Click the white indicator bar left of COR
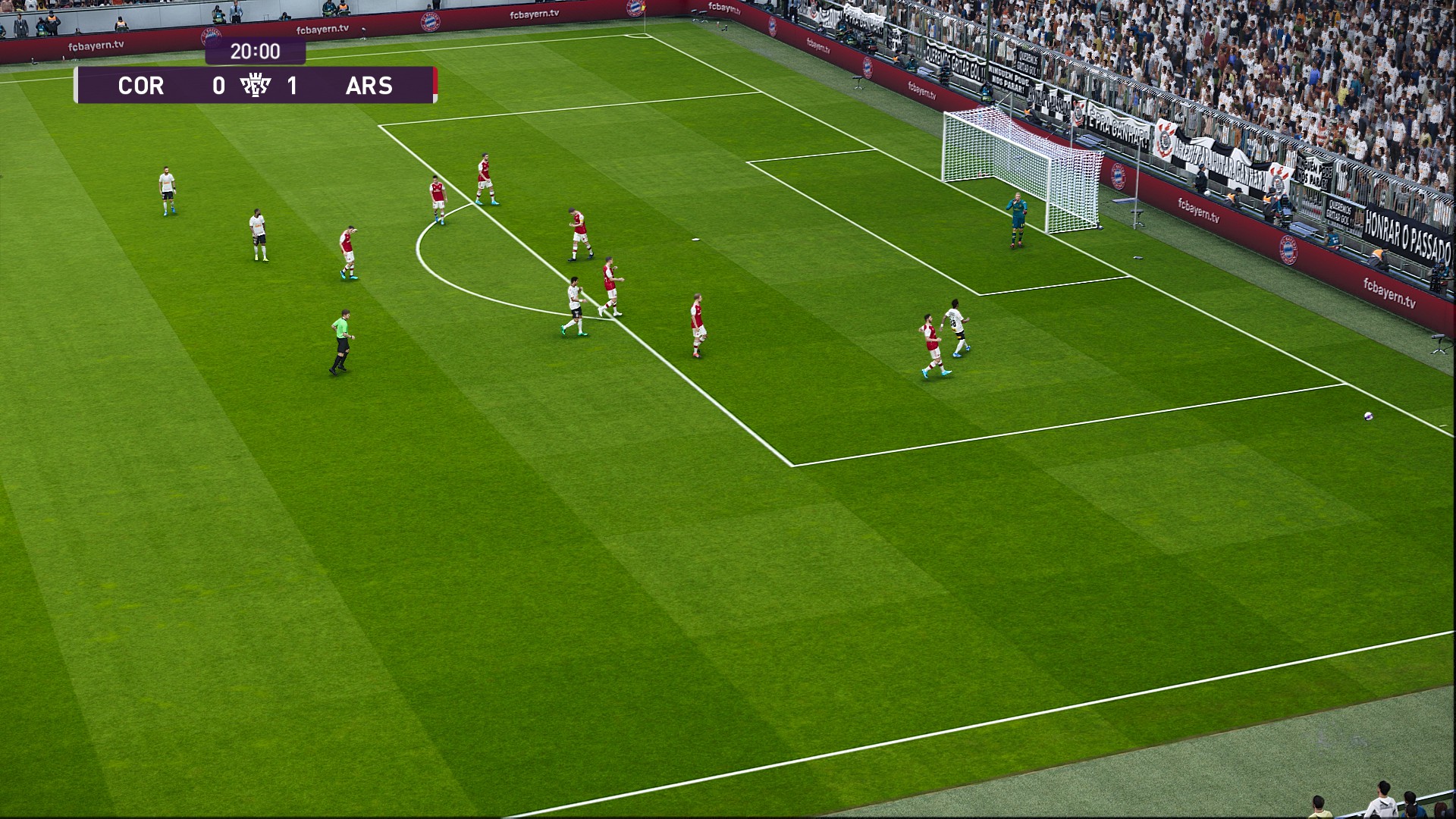Image resolution: width=1456 pixels, height=819 pixels. (x=77, y=84)
